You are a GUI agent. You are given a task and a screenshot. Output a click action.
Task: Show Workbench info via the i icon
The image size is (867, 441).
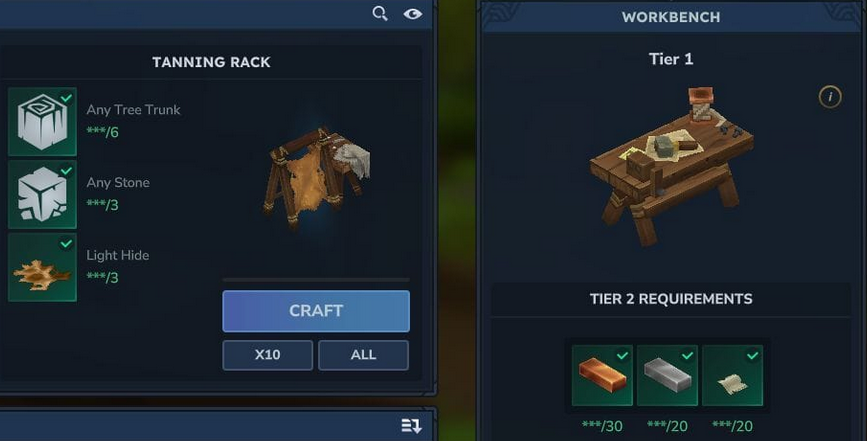coord(829,97)
